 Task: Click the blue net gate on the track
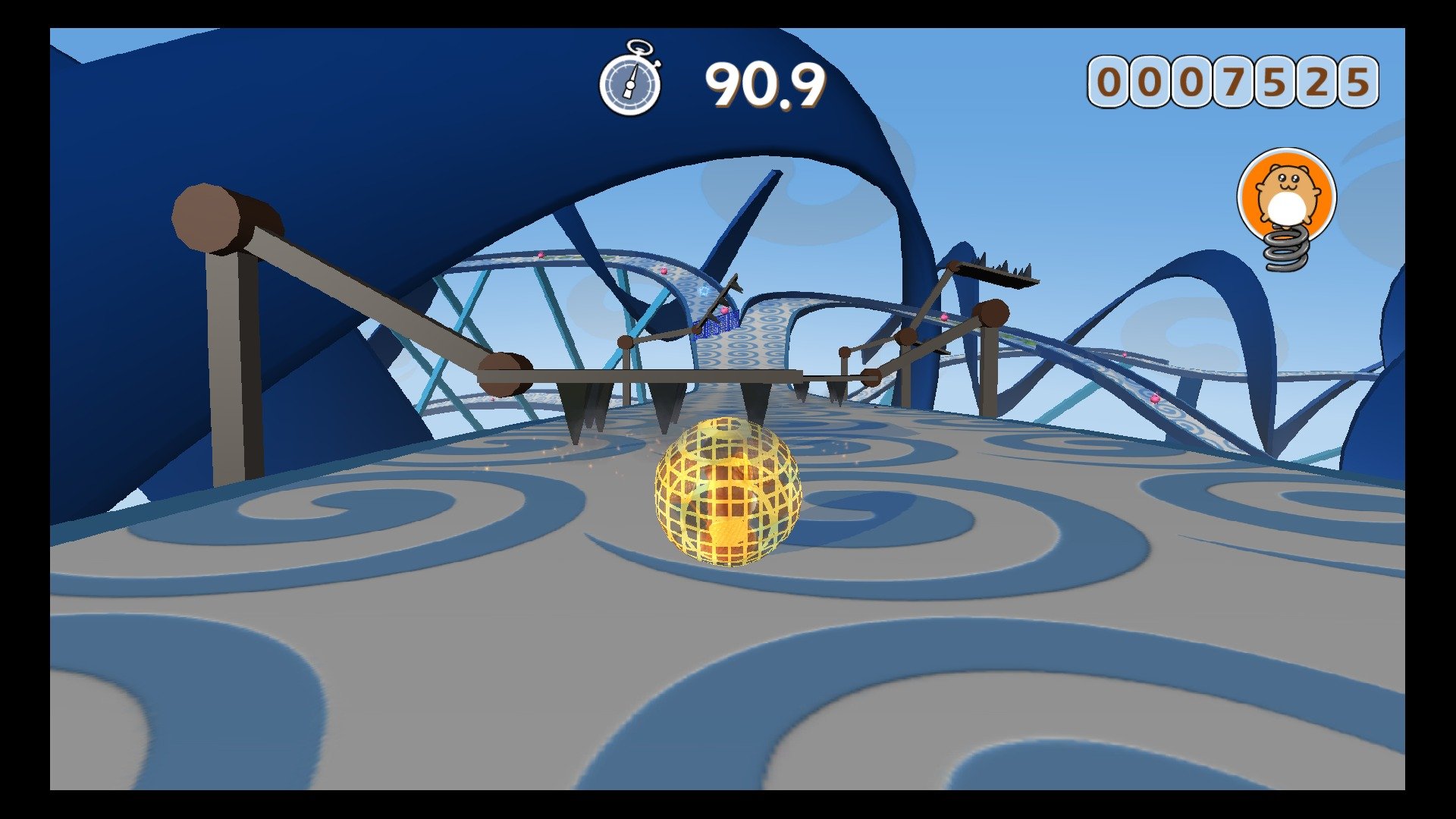[720, 322]
